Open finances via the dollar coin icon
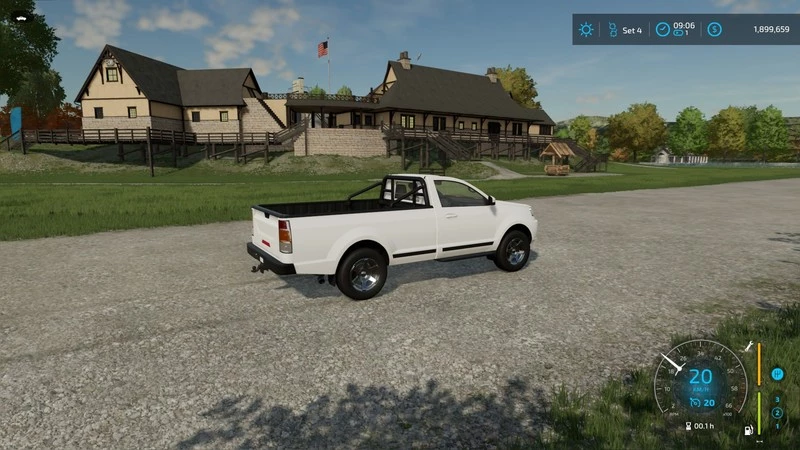The height and width of the screenshot is (450, 800). pyautogui.click(x=714, y=29)
